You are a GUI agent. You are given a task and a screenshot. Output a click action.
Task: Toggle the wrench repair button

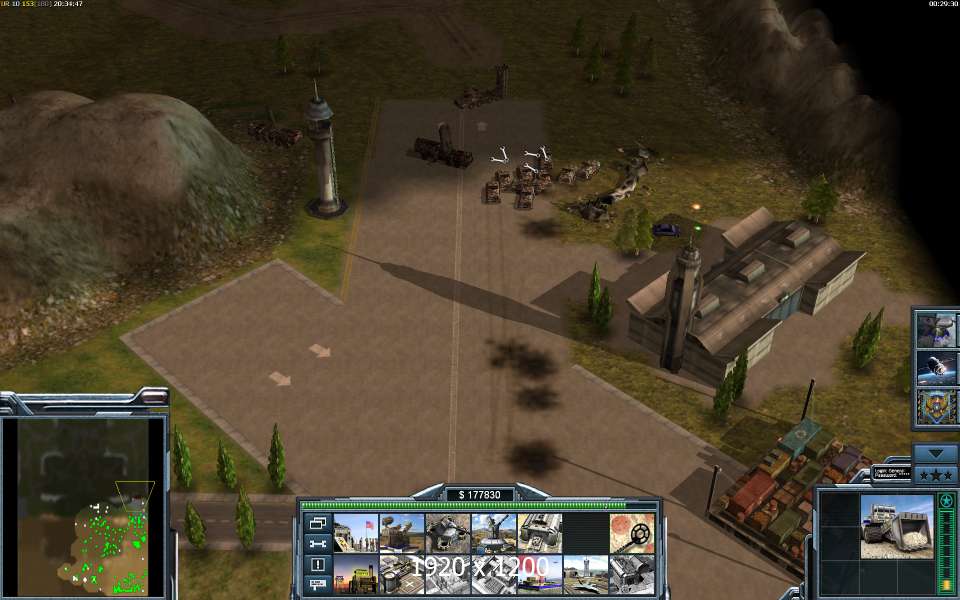click(x=318, y=543)
